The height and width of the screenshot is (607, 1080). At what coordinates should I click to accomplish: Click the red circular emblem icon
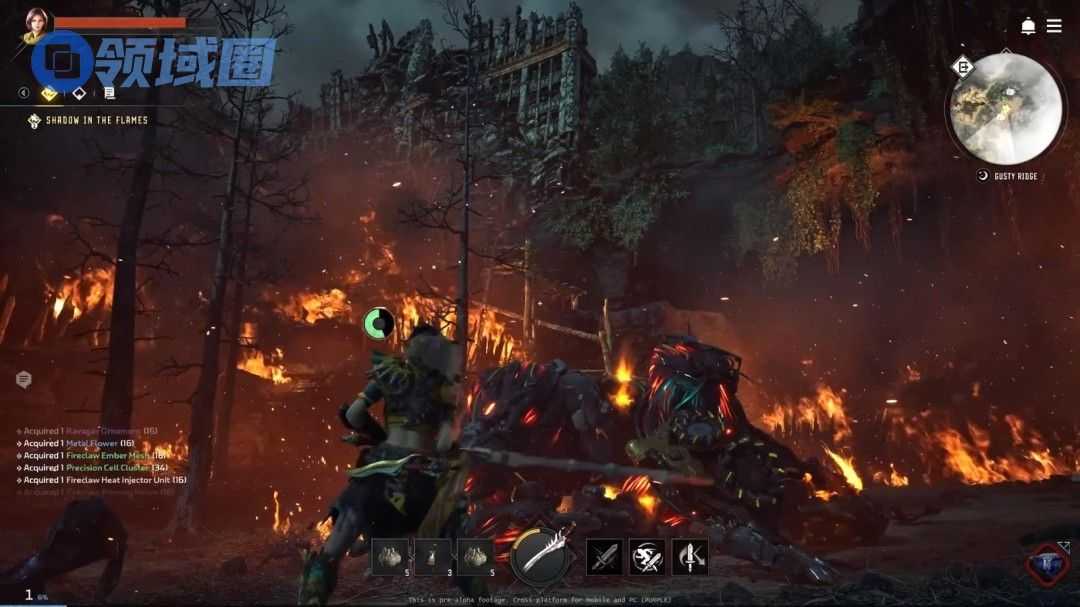(1047, 564)
